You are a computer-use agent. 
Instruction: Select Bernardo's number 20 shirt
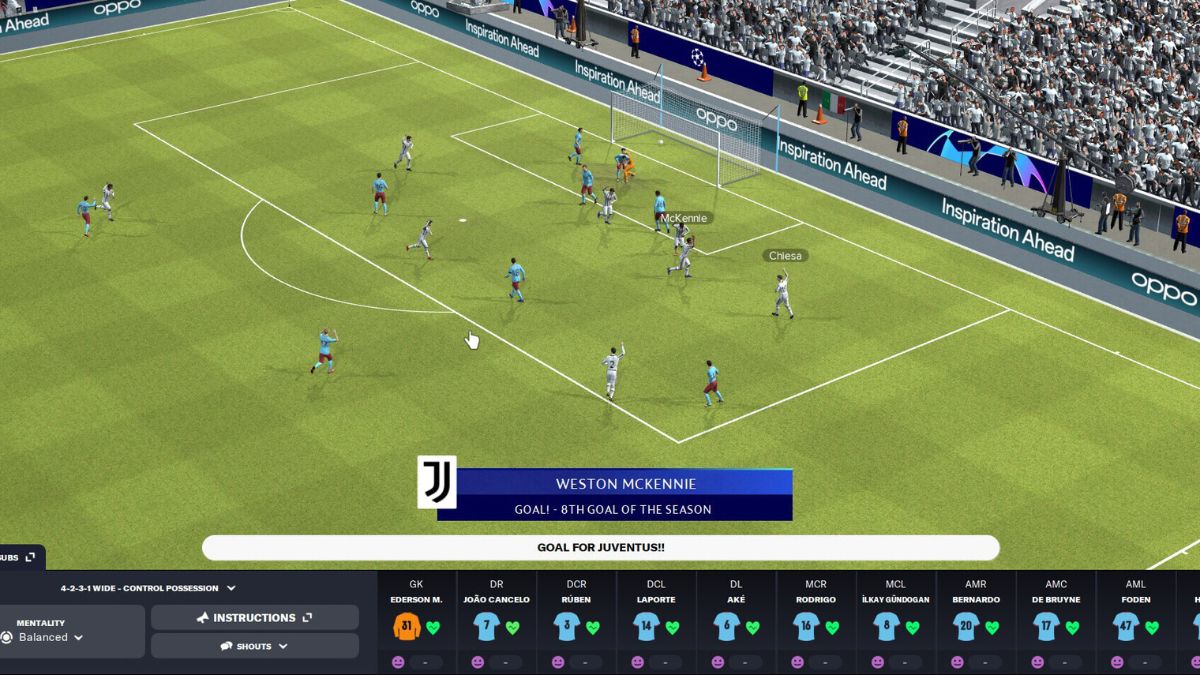pos(967,627)
